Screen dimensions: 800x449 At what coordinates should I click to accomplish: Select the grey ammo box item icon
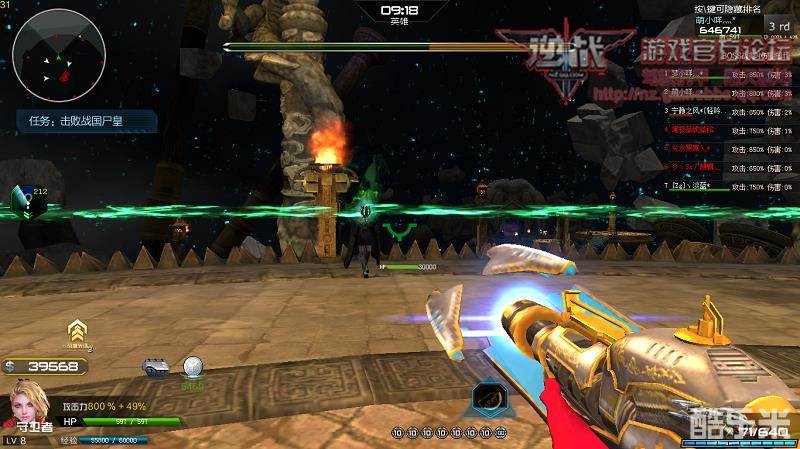(154, 367)
